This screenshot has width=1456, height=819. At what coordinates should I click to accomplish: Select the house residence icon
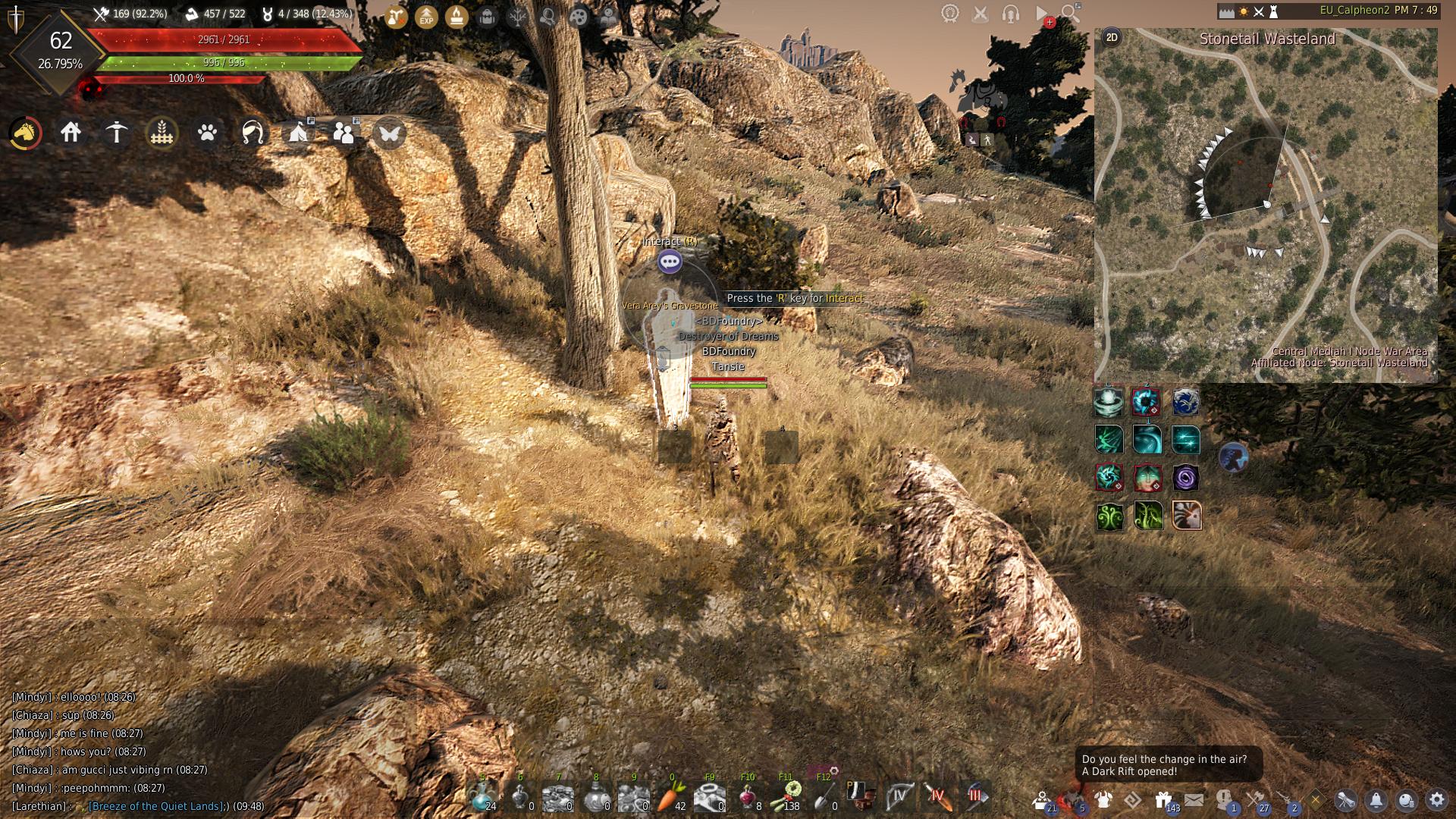(71, 133)
